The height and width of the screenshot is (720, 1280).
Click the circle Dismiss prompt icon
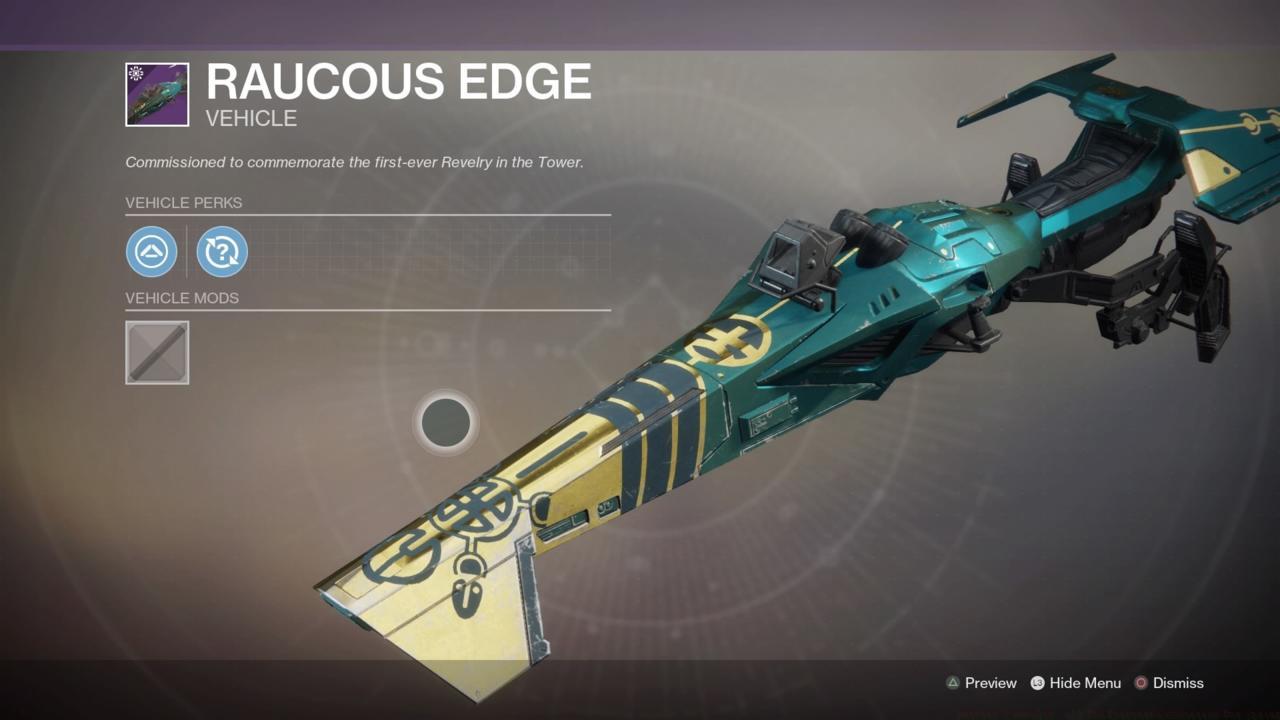(x=1140, y=683)
